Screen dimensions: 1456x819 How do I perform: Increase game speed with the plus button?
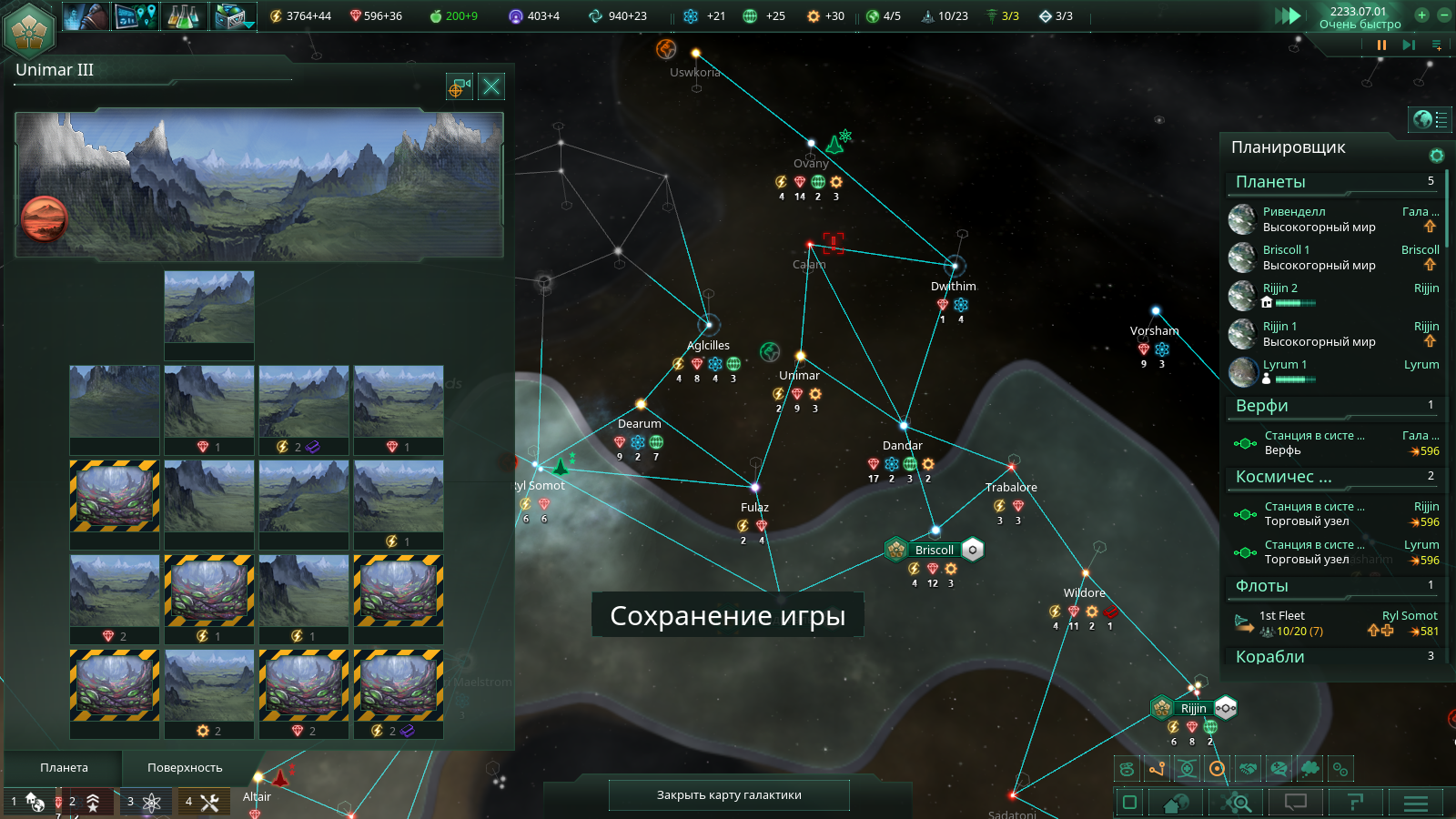[1421, 15]
